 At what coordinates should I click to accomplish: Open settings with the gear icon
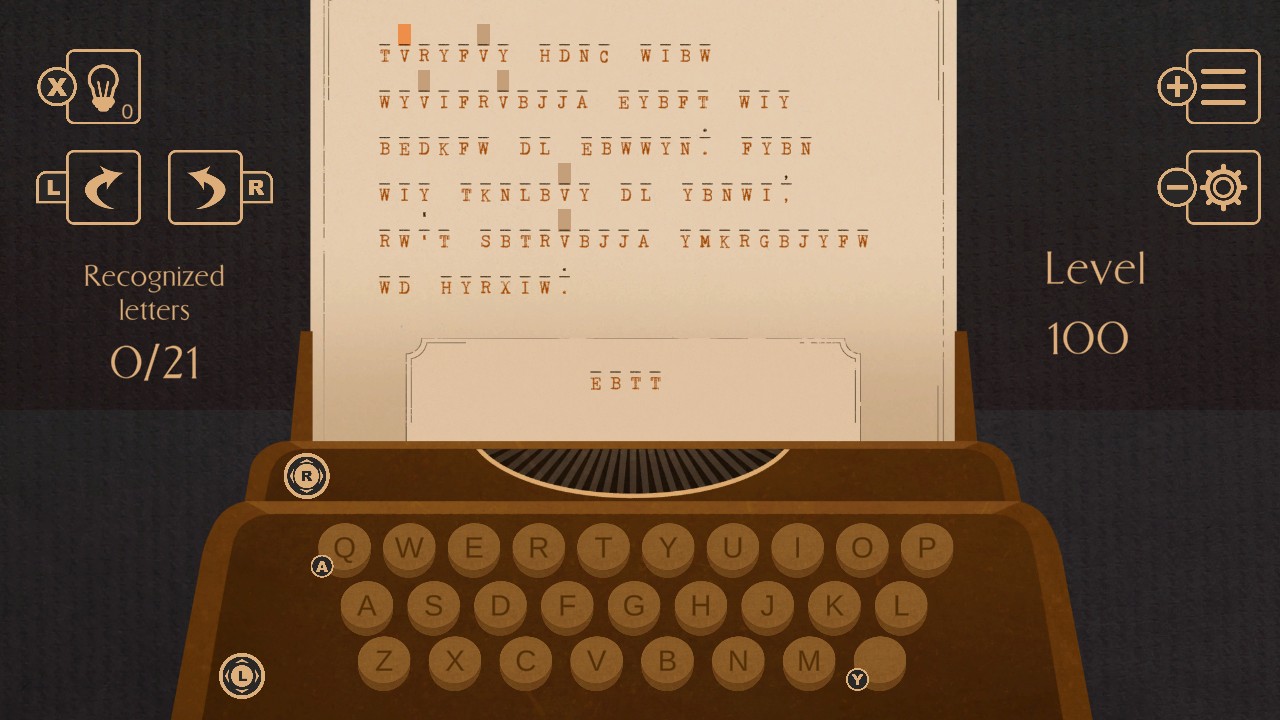tap(1222, 188)
